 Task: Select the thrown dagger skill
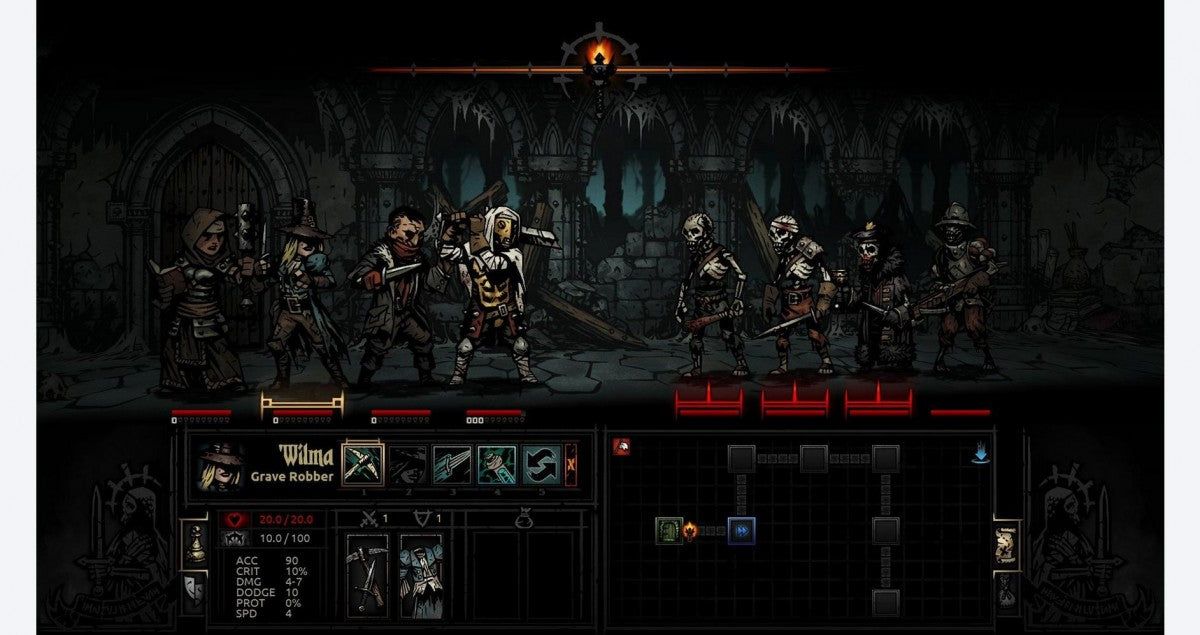tap(451, 465)
